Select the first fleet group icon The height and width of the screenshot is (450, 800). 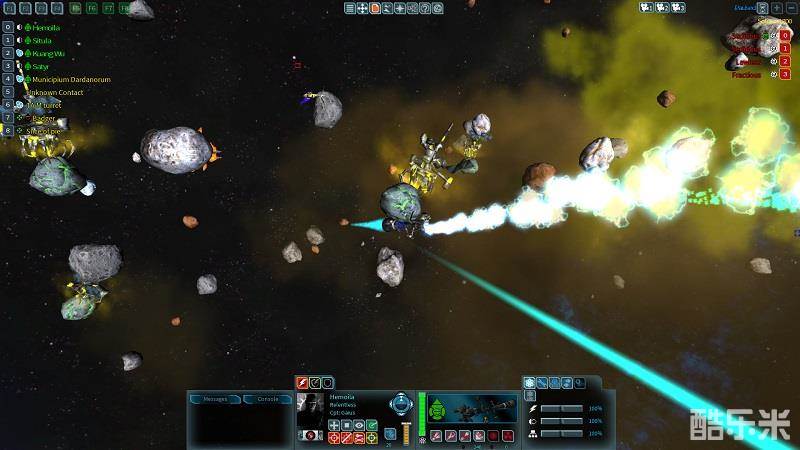pos(647,8)
